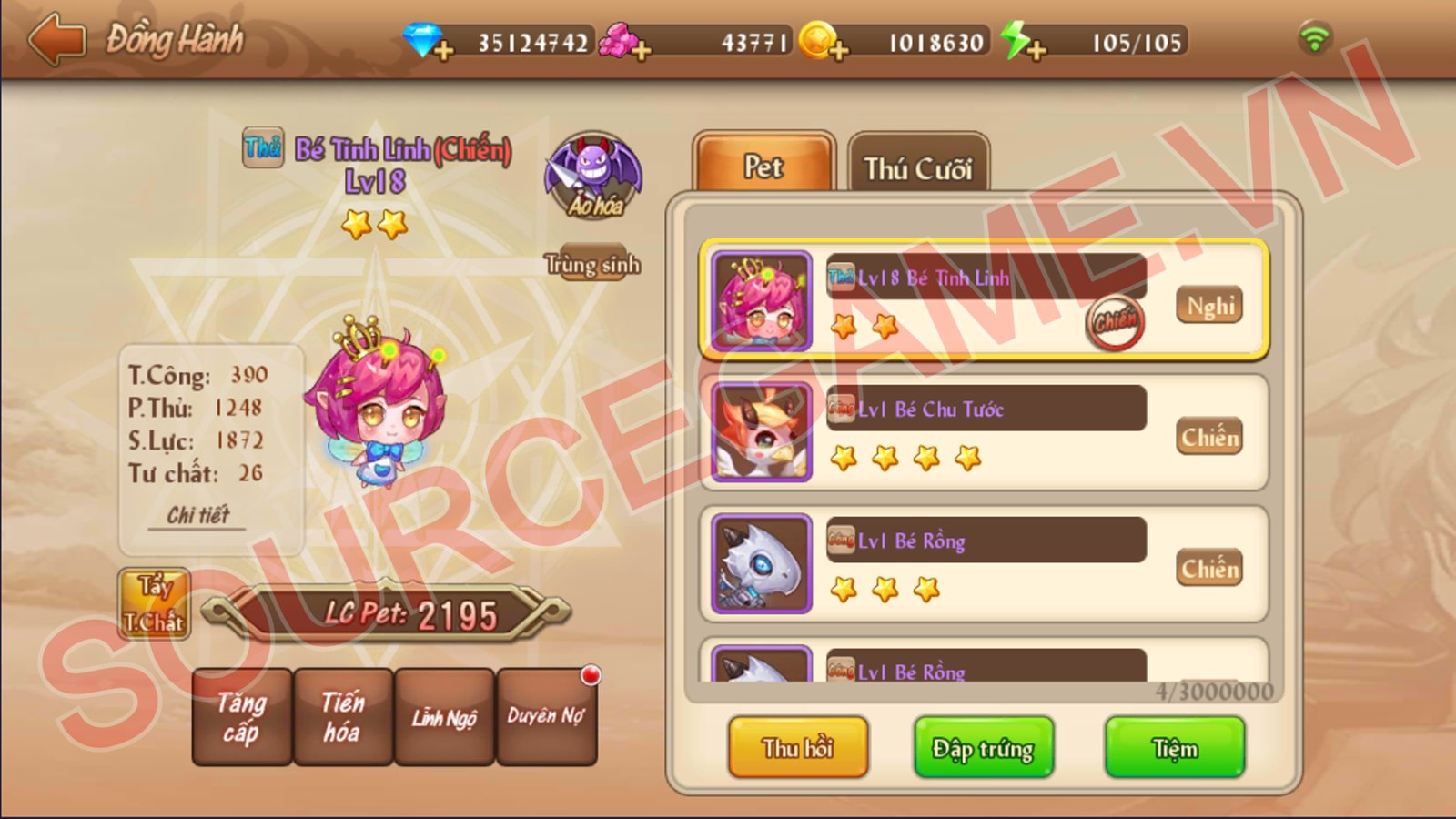This screenshot has height=819, width=1456.
Task: Send Bé Chu Tước to battle with Chiến
Action: click(1209, 438)
